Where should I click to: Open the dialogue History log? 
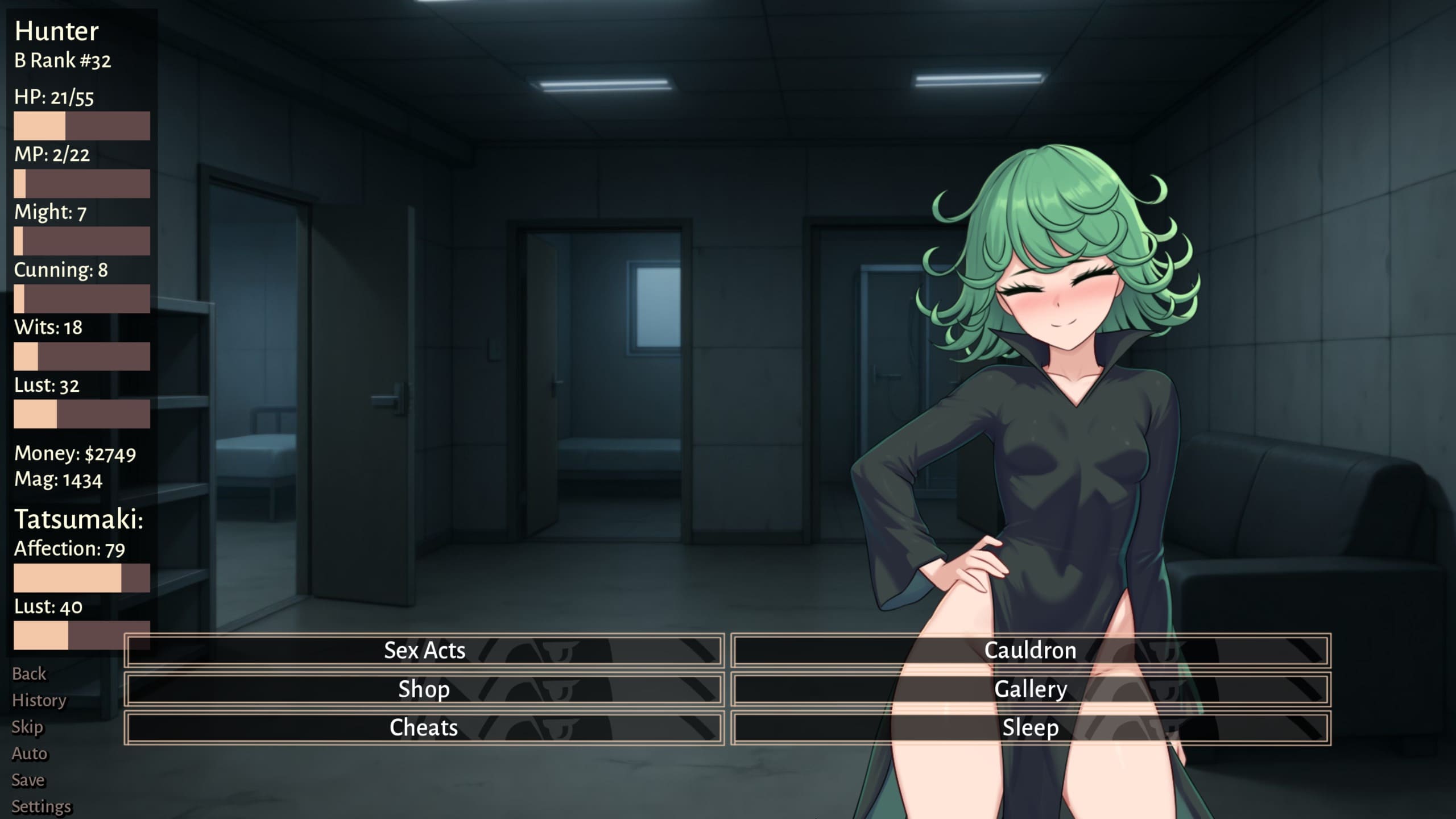(39, 700)
